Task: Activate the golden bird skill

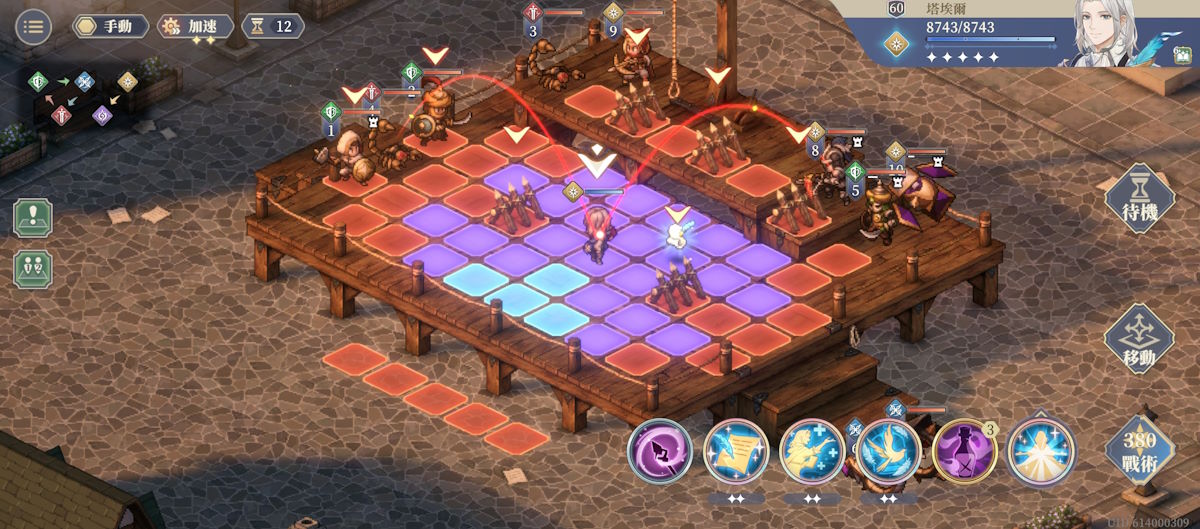Action: click(888, 451)
